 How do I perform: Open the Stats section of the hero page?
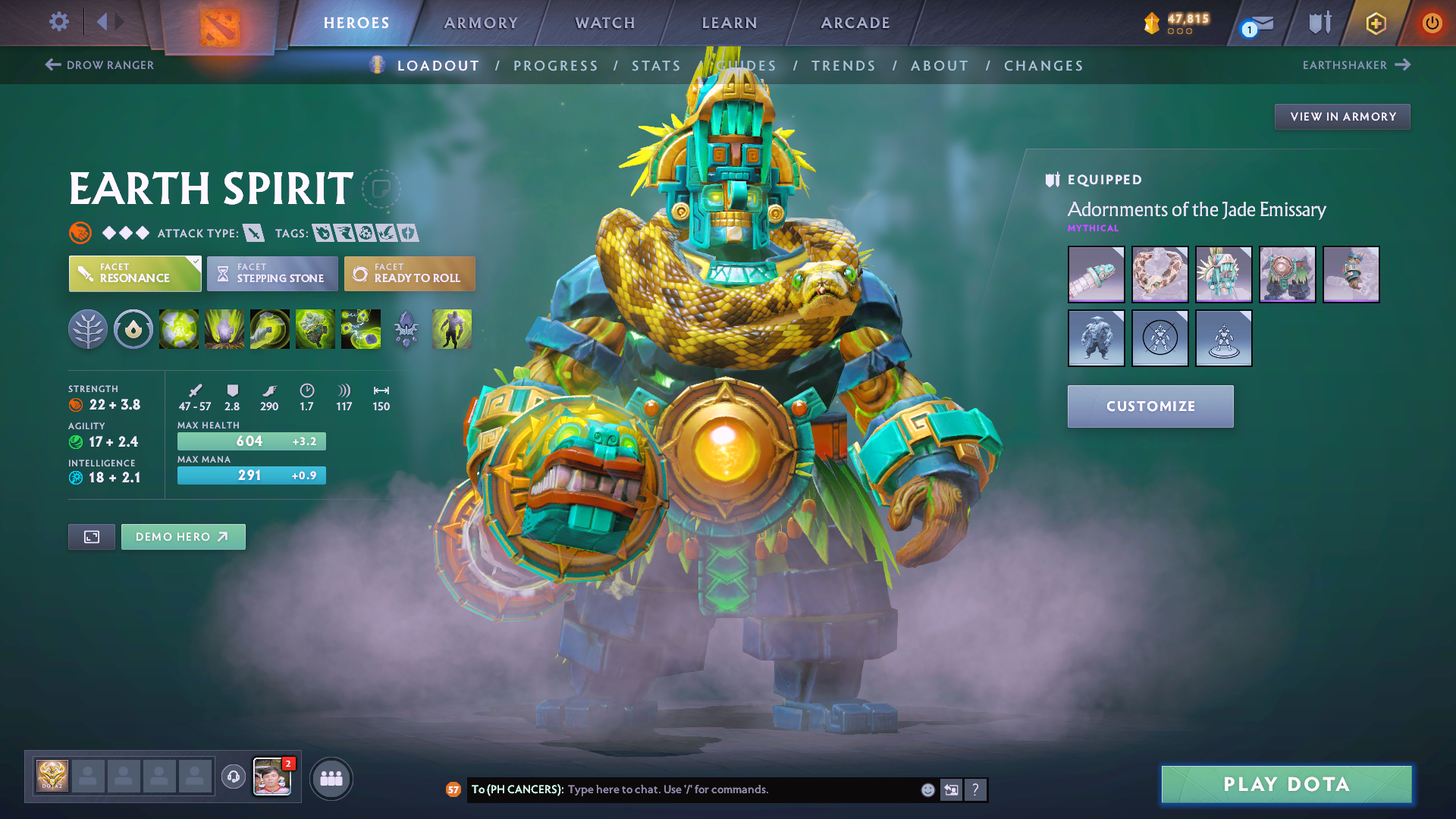(x=656, y=65)
